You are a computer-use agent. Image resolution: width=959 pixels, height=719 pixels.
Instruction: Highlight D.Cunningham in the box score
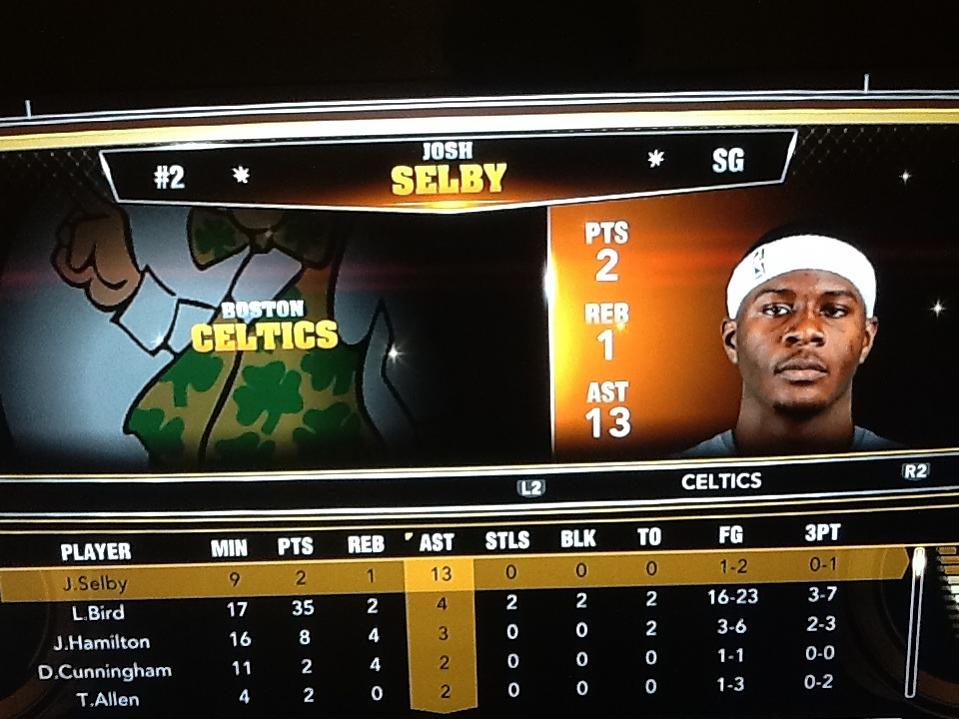(105, 671)
